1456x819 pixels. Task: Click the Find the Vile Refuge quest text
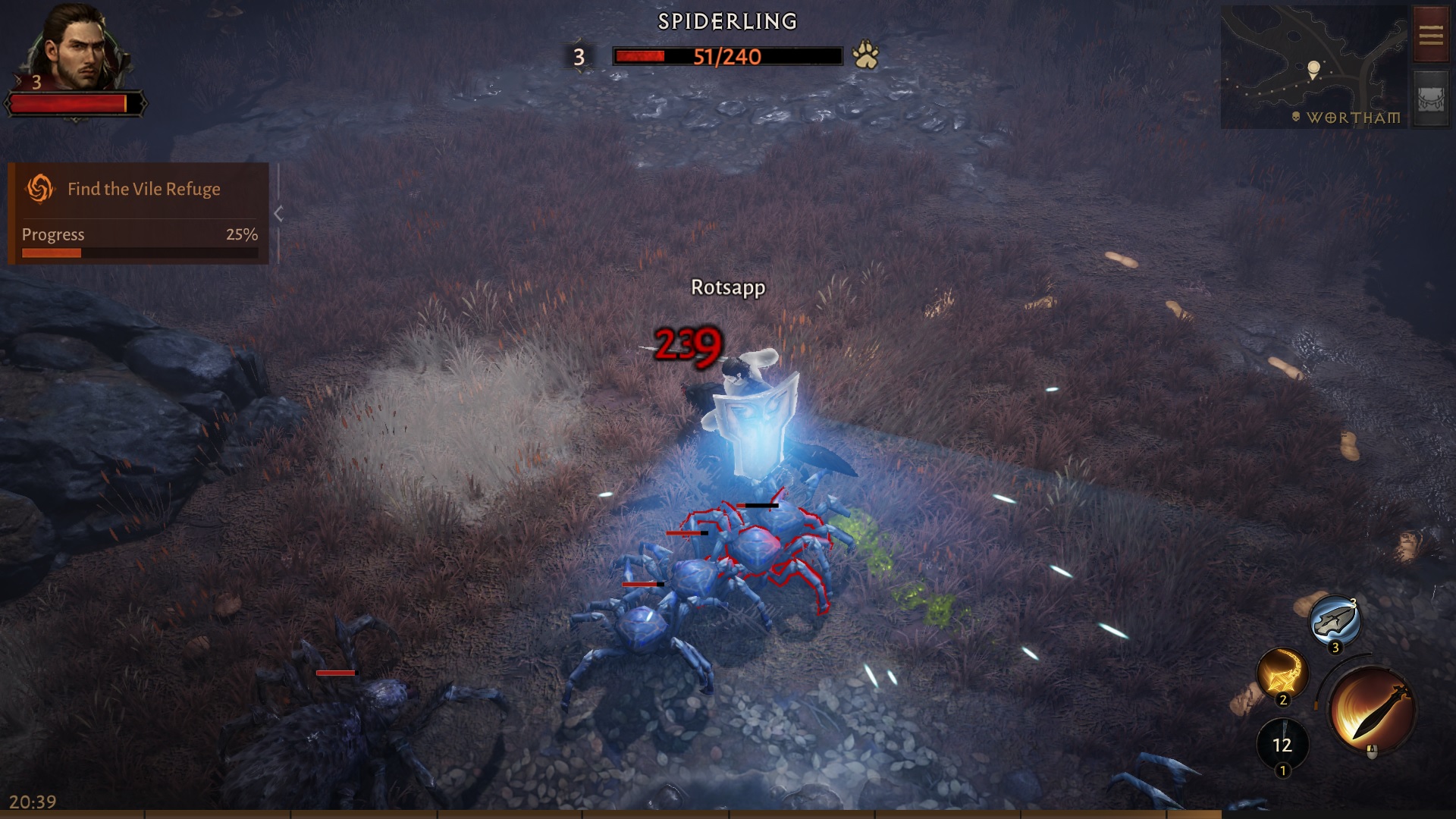point(143,189)
